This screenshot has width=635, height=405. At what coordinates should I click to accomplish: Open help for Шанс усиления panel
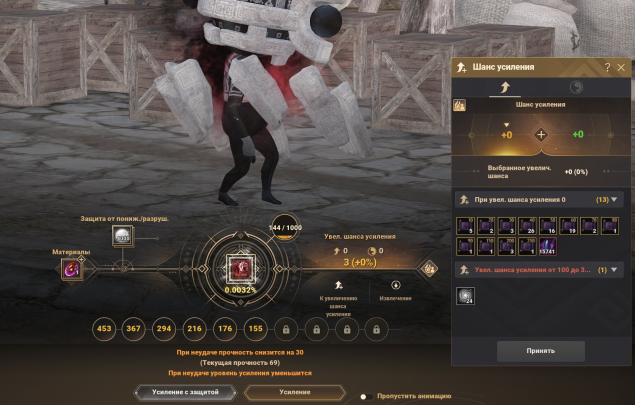click(x=607, y=67)
